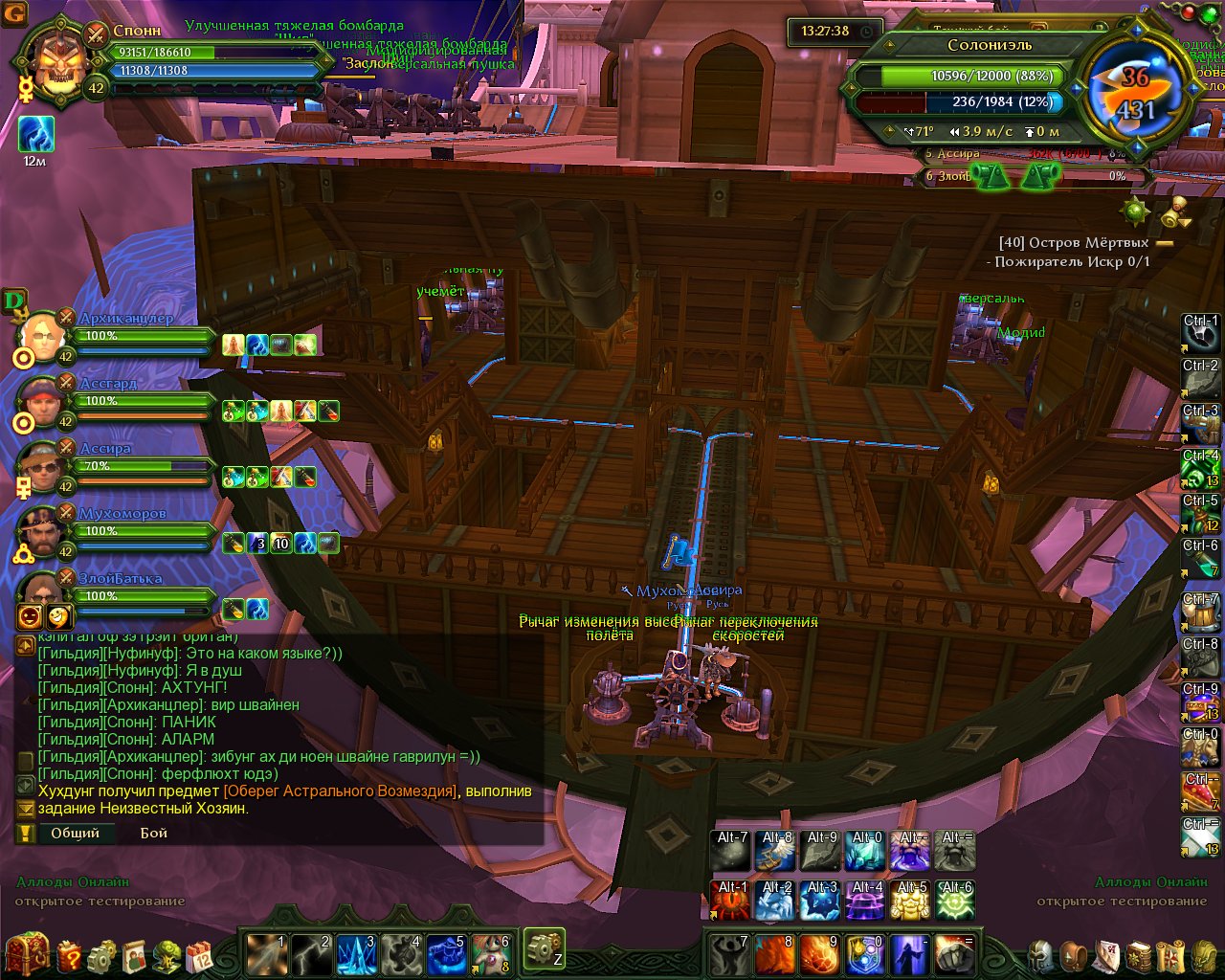Open the calendar icon showing 12

tap(198, 955)
